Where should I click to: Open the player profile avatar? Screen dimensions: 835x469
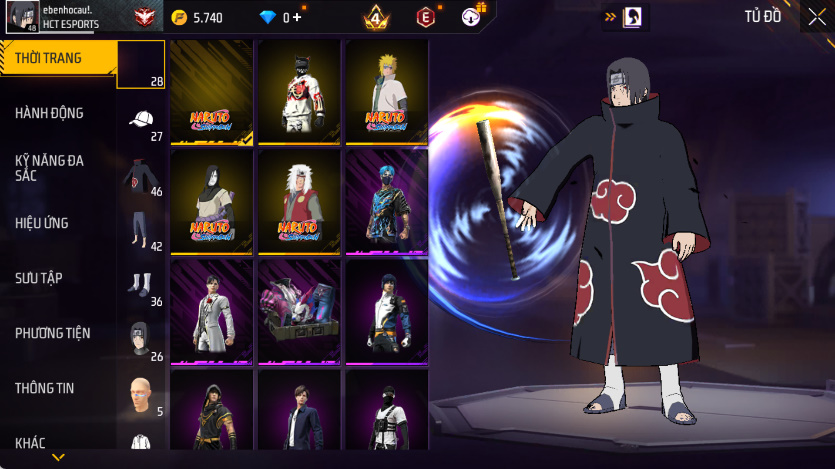pyautogui.click(x=22, y=16)
